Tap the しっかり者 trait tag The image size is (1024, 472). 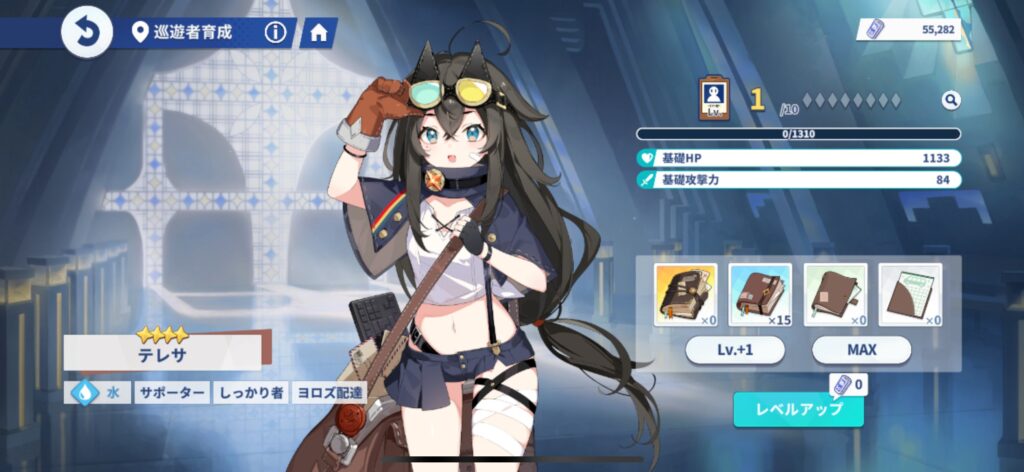click(x=250, y=393)
